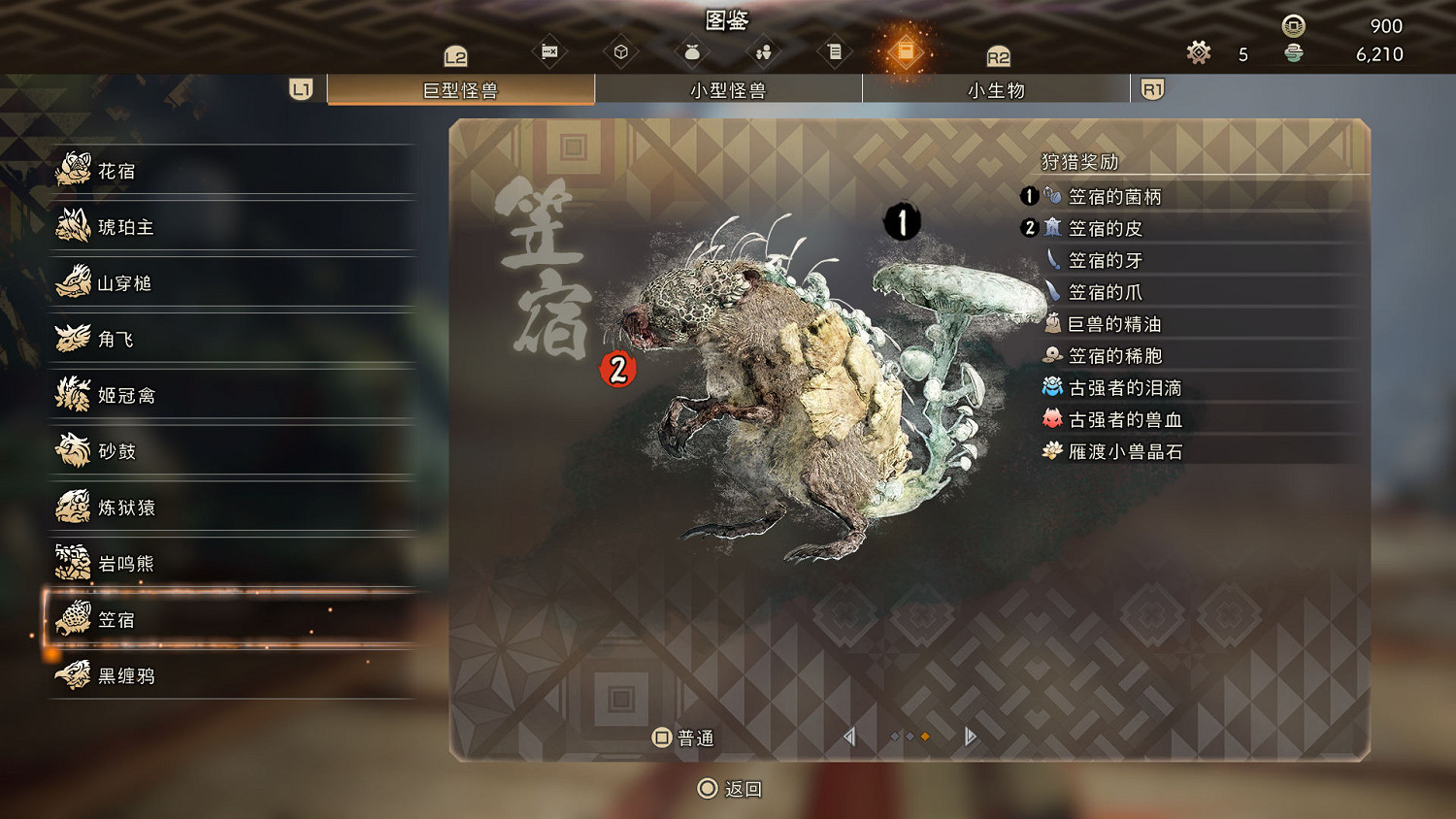Switch to the 小生物 tab
The height and width of the screenshot is (819, 1456).
pyautogui.click(x=996, y=89)
